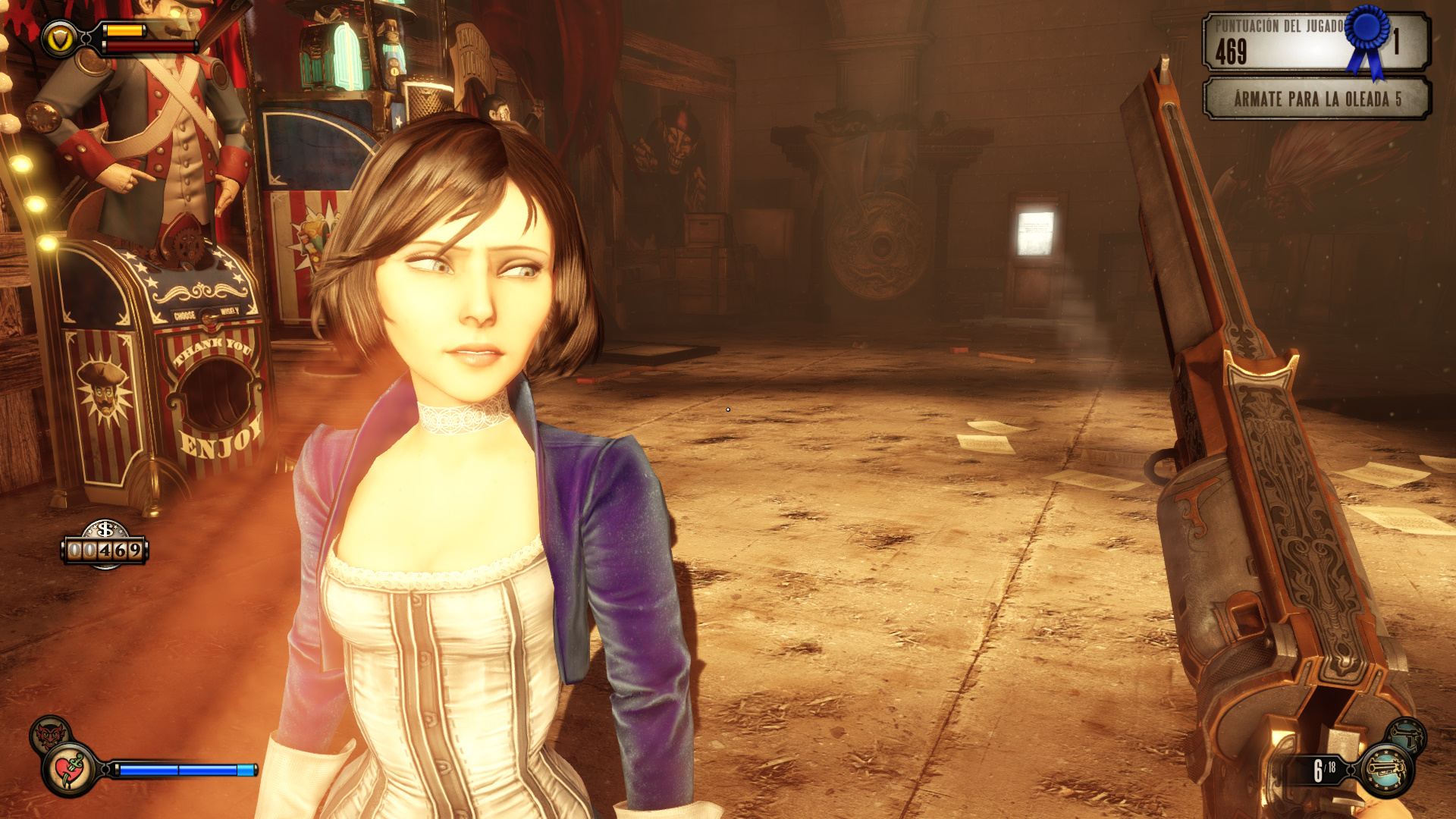Switch to the Devil's Kiss vigor icon
This screenshot has width=1456, height=819.
50,734
